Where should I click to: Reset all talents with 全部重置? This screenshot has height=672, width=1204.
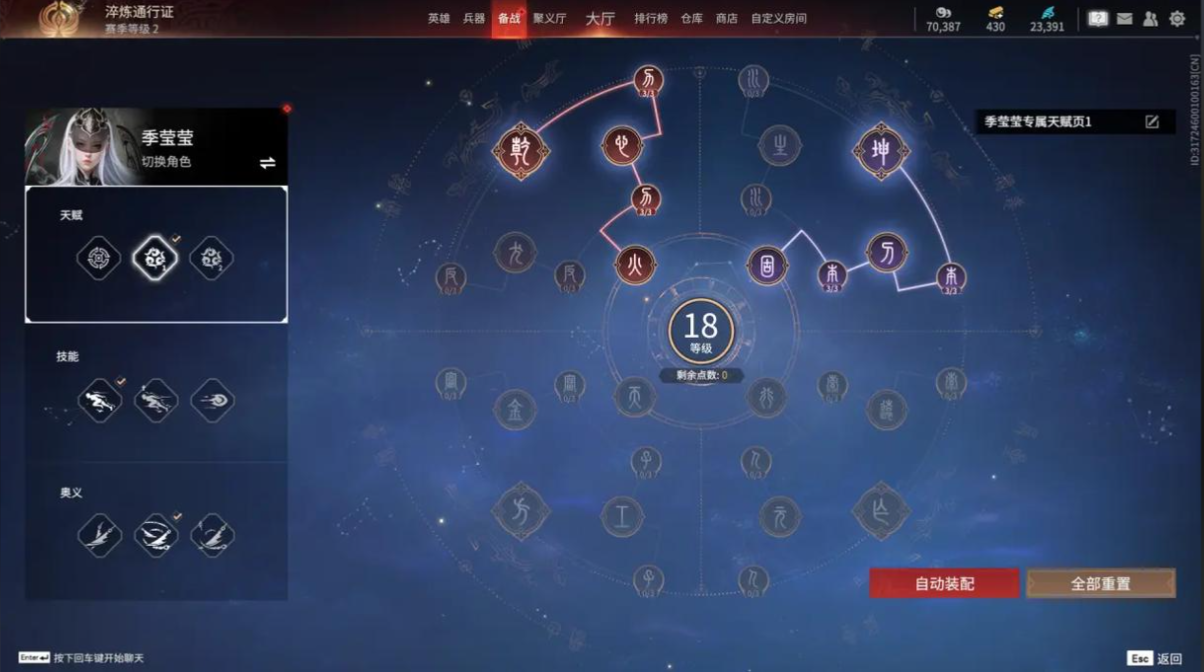point(1100,583)
